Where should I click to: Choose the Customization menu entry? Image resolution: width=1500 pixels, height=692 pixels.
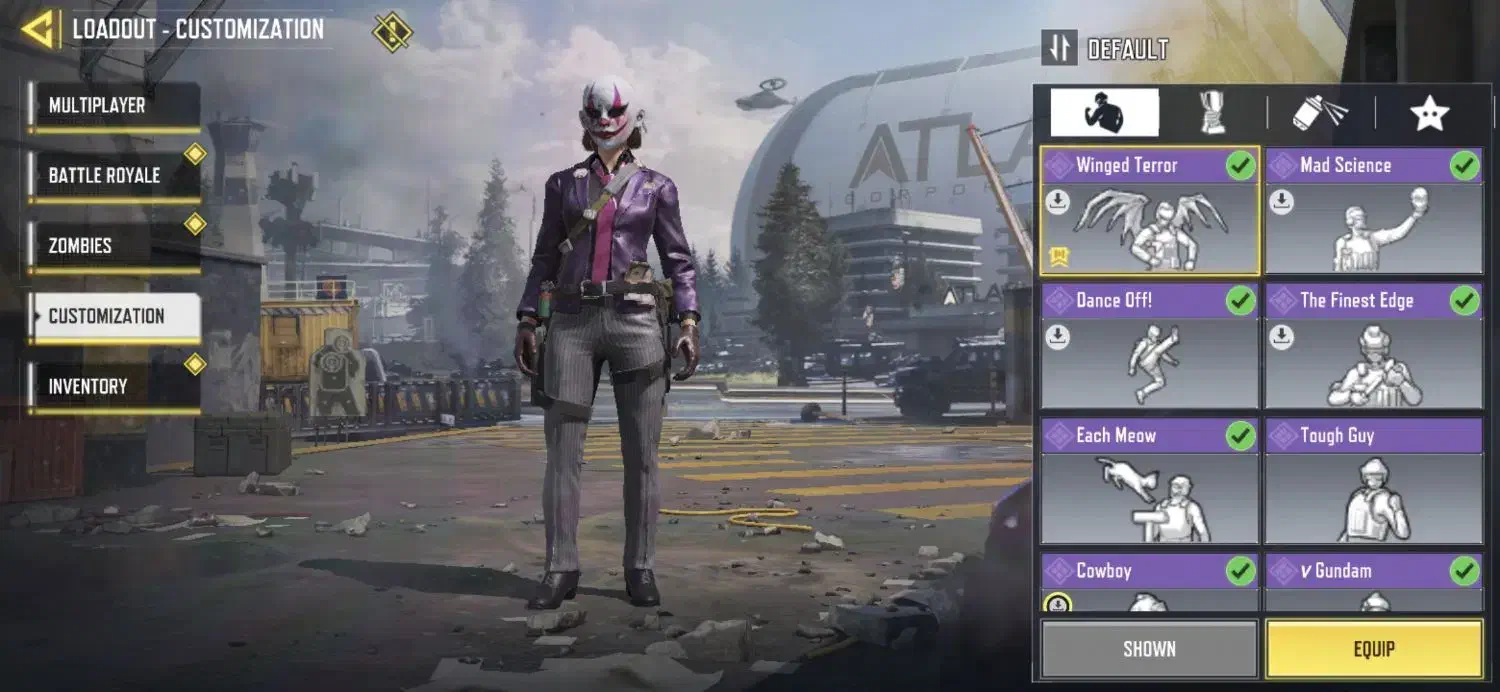[x=115, y=316]
